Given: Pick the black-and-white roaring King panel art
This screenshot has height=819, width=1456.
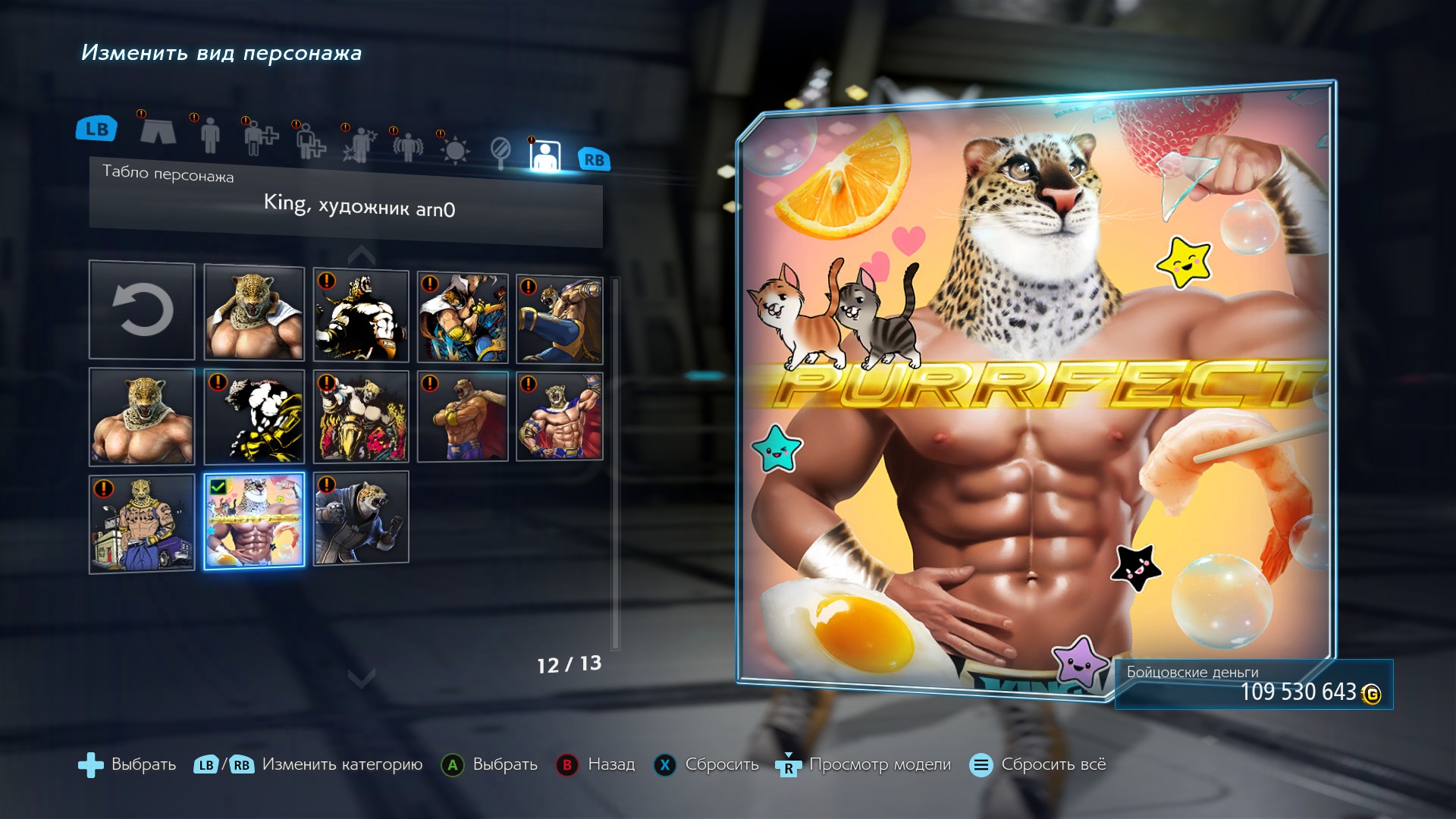Looking at the screenshot, I should [x=361, y=315].
